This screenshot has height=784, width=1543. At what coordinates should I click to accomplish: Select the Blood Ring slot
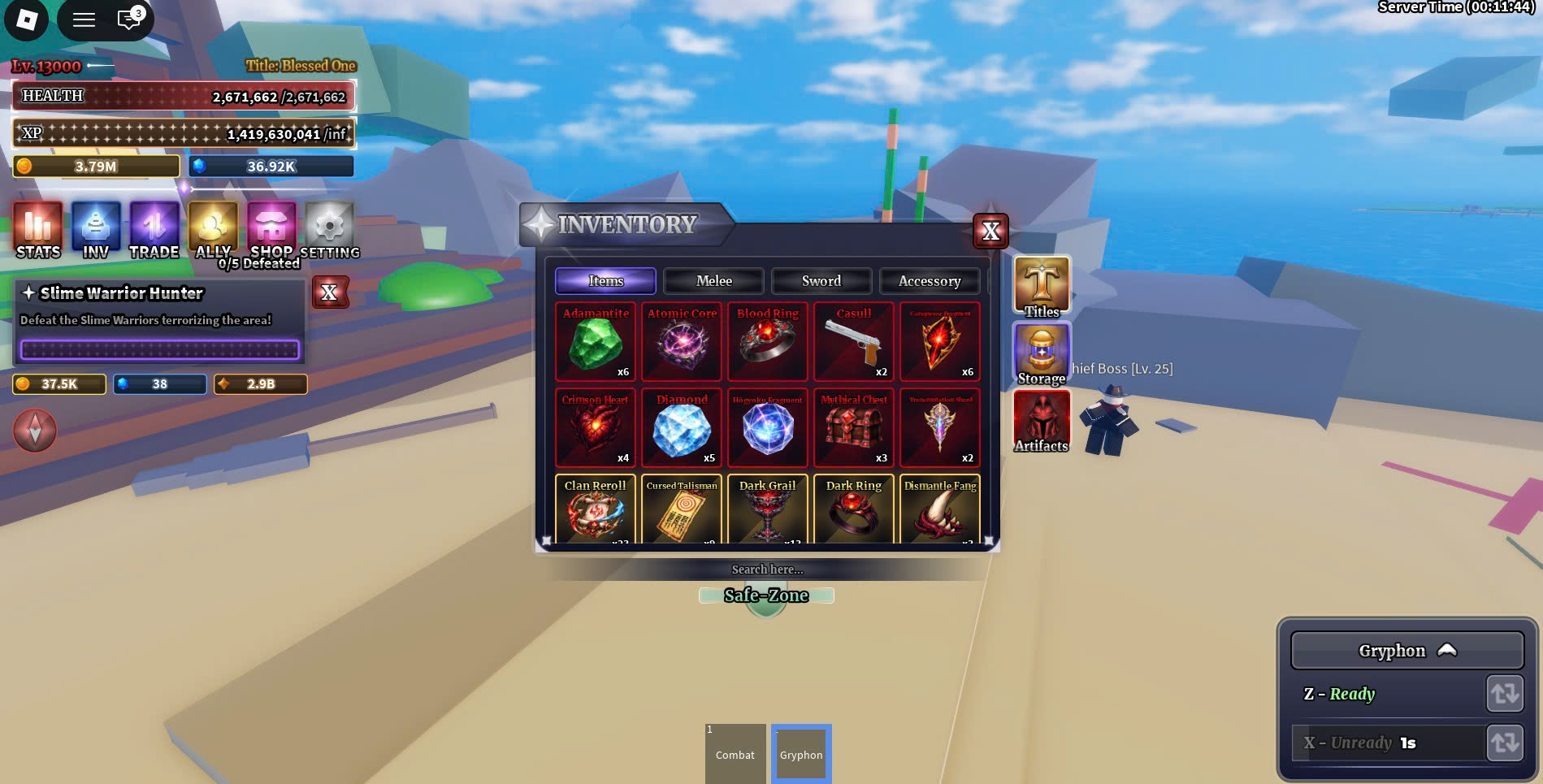coord(768,342)
